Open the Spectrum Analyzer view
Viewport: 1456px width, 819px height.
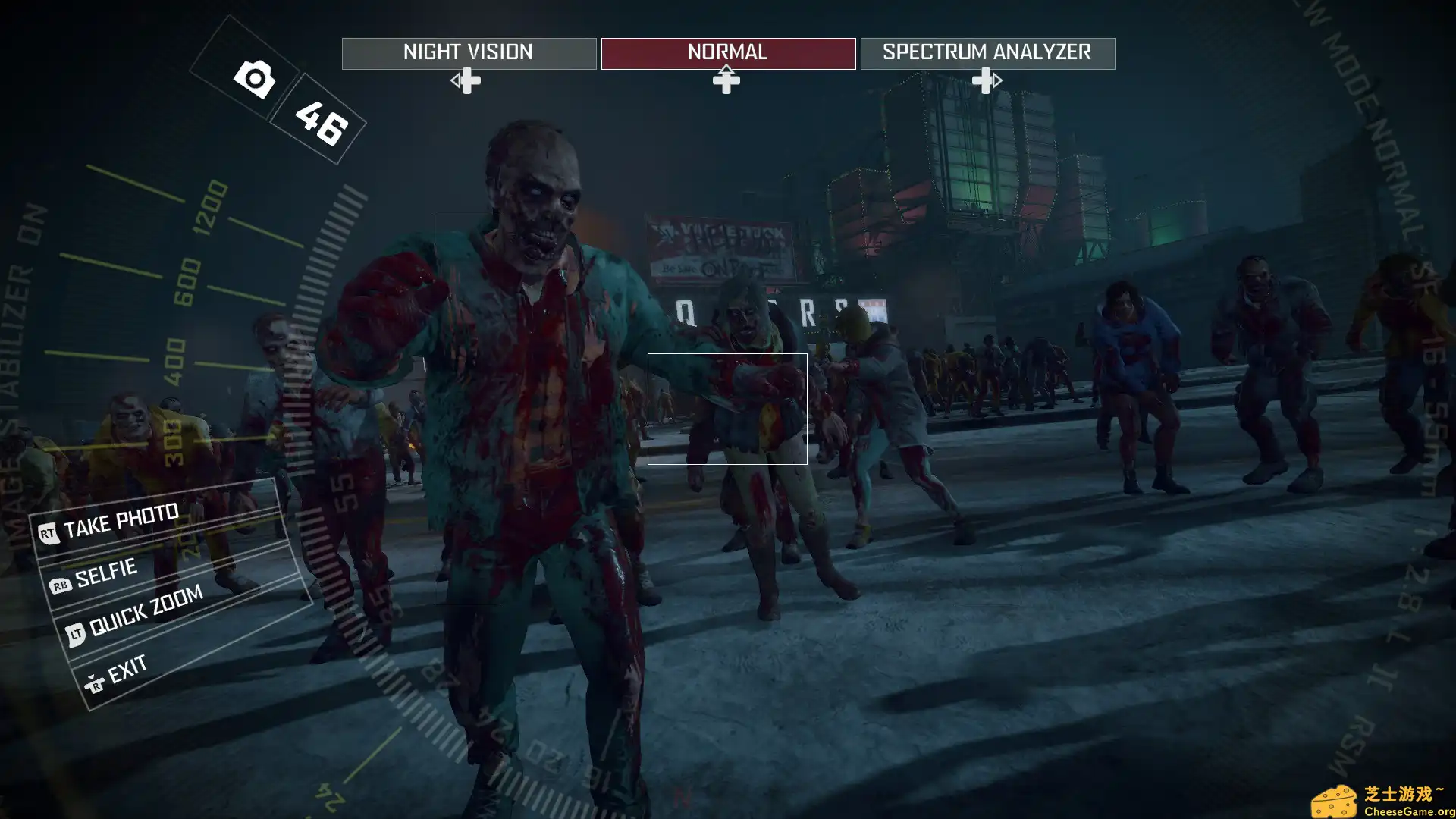tap(987, 52)
